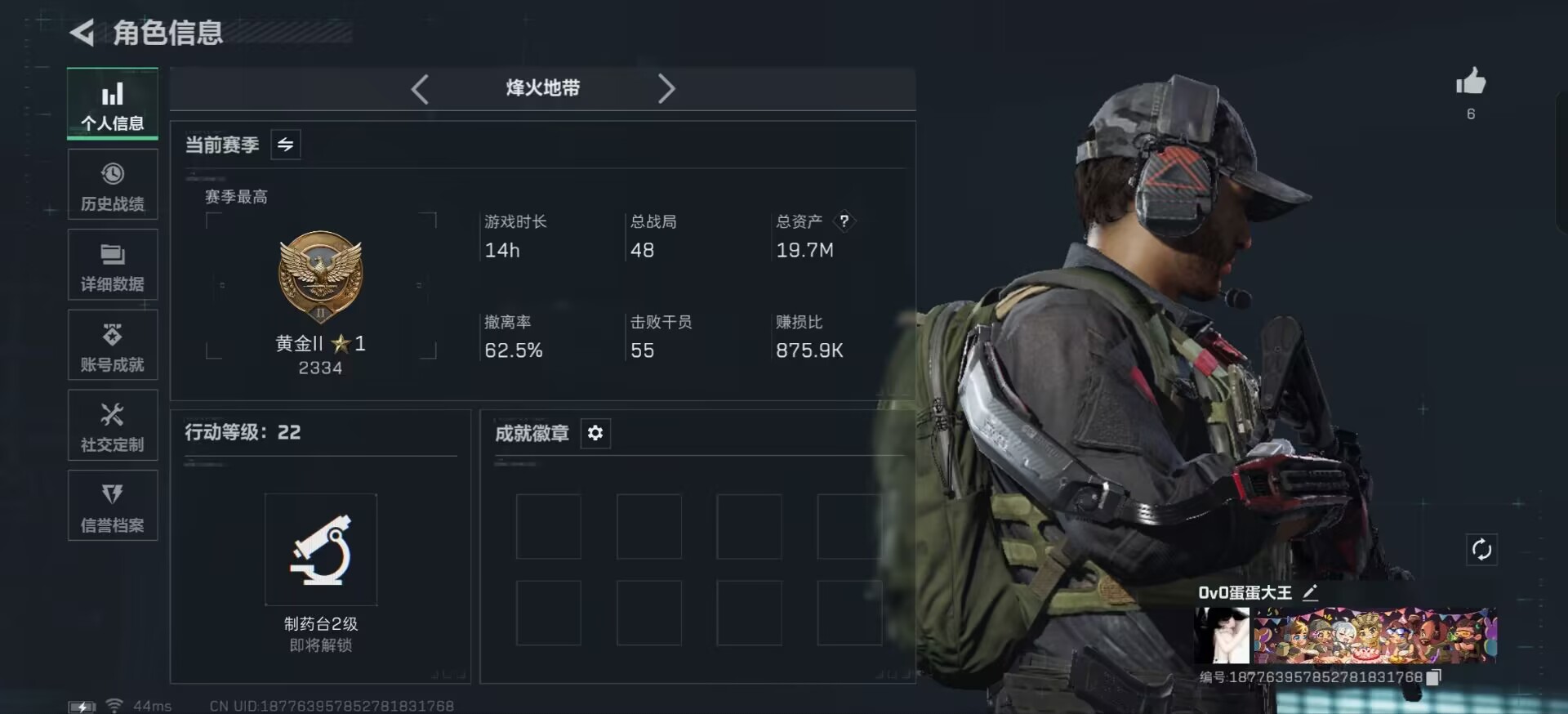Screen dimensions: 1568x714
Task: Open the 总资产 question mark help
Action: (x=844, y=221)
